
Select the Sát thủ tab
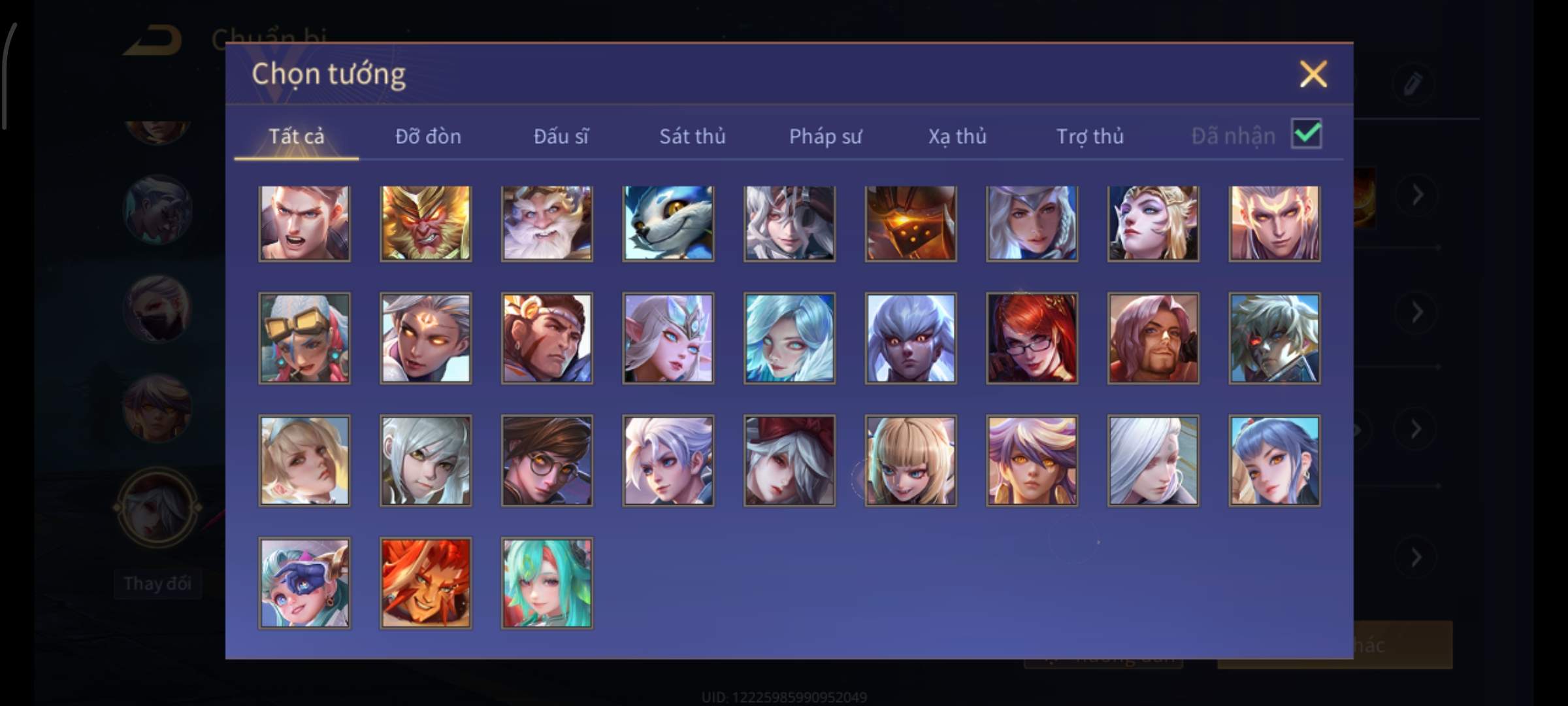click(x=692, y=137)
